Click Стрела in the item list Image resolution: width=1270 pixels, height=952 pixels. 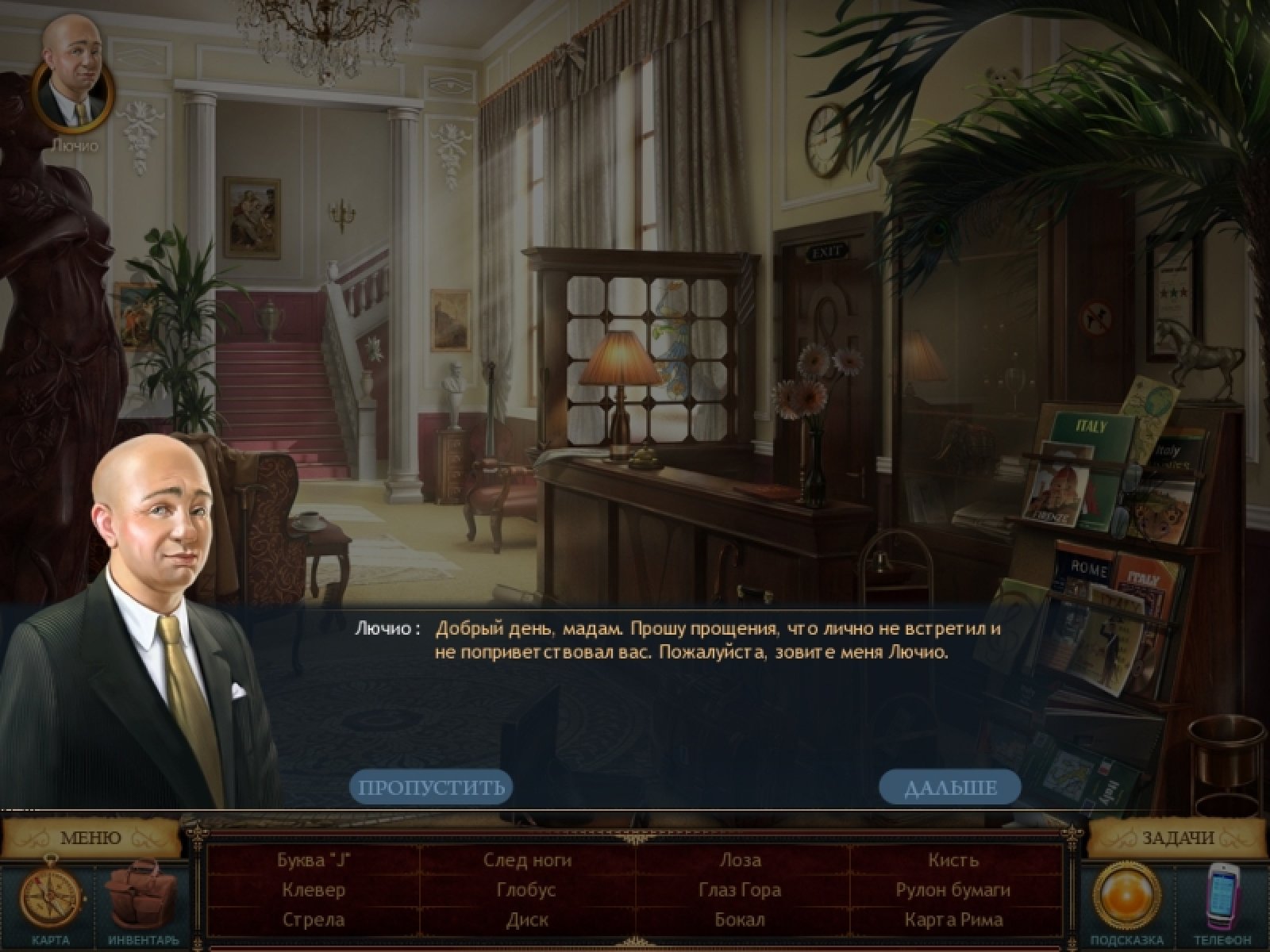point(314,920)
